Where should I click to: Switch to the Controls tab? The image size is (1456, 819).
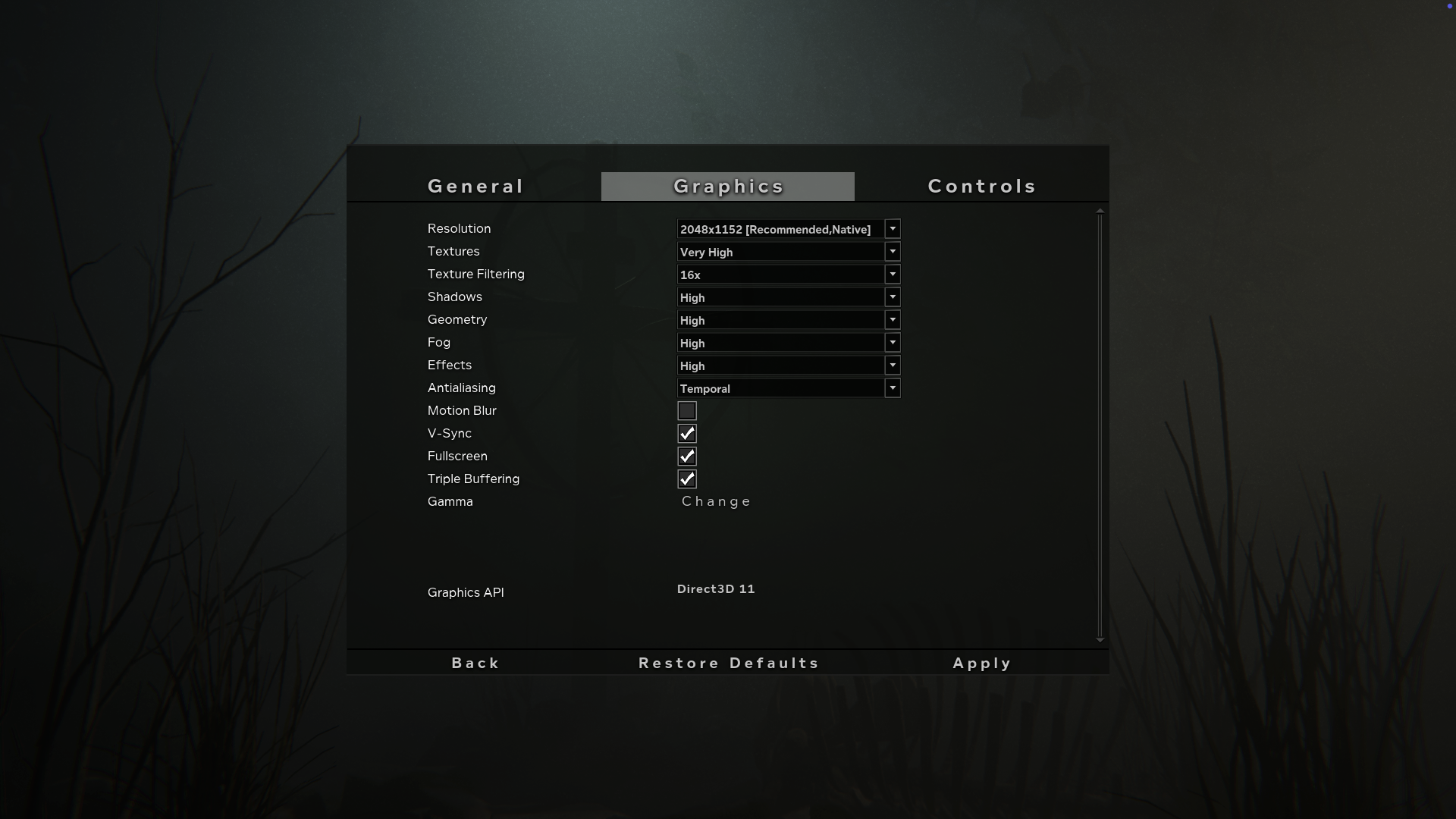pyautogui.click(x=982, y=186)
